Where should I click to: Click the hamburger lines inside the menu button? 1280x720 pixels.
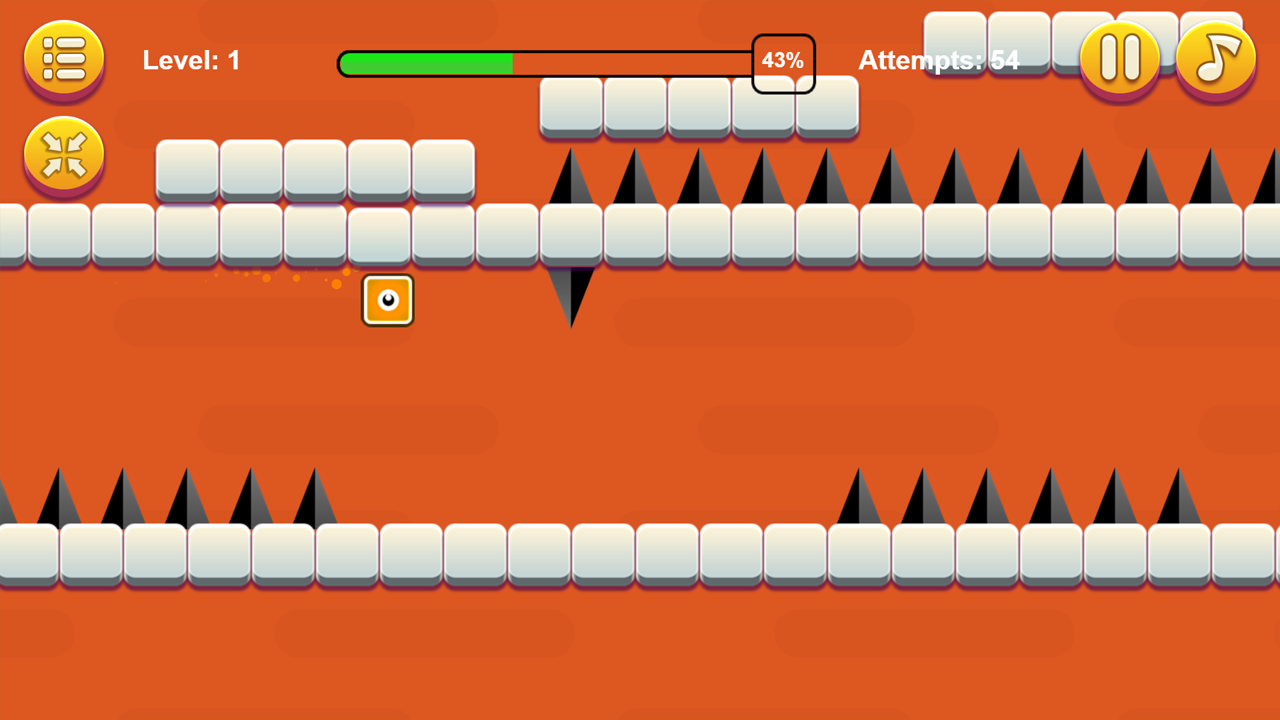point(63,59)
